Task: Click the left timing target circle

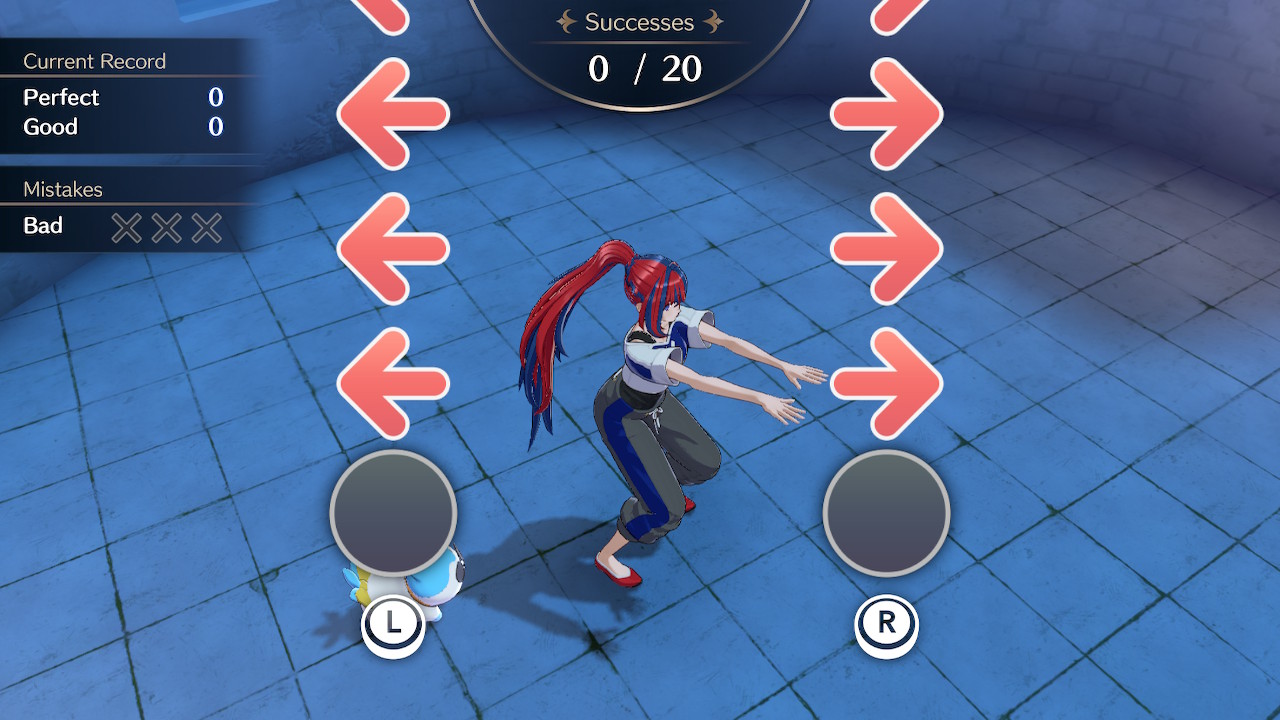Action: pos(392,513)
